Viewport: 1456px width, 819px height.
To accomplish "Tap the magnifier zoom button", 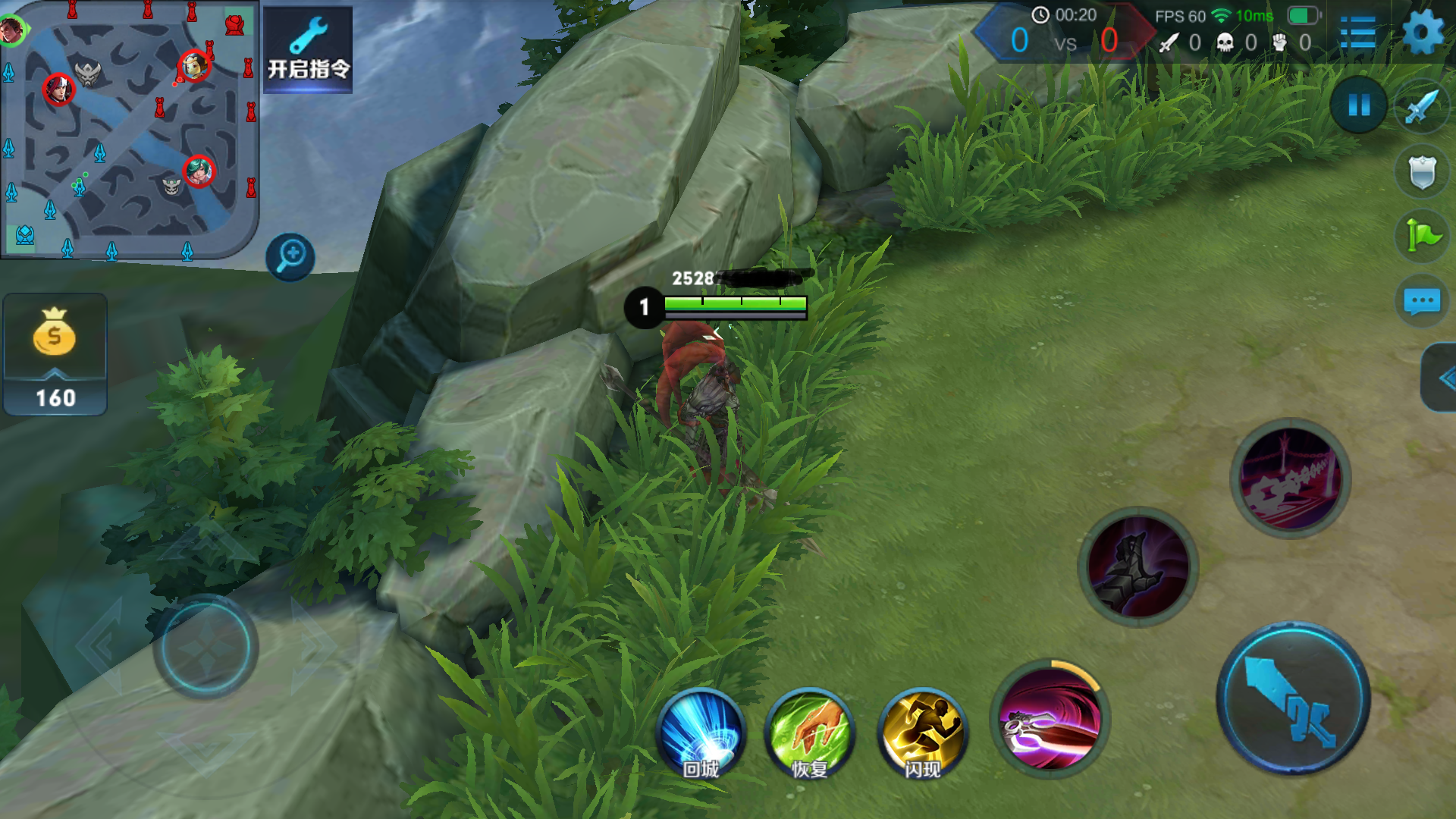I will click(x=290, y=256).
